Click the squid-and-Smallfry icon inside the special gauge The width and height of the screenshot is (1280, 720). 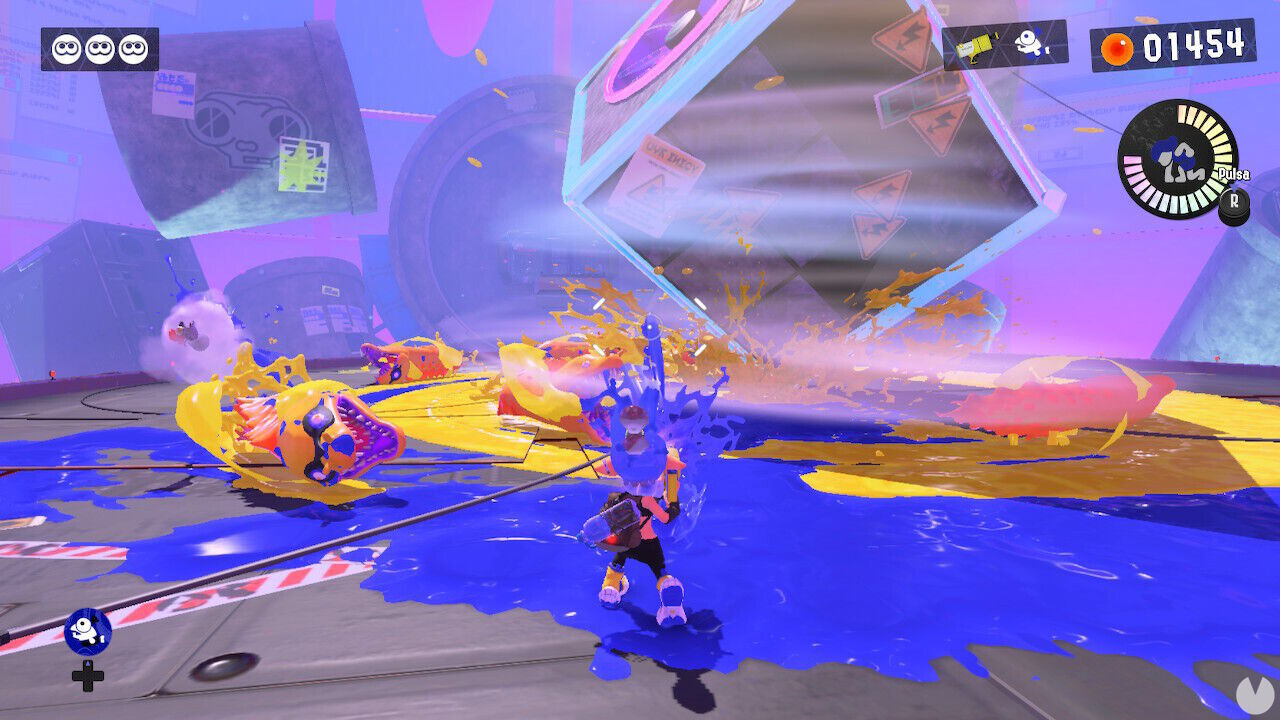tap(1176, 160)
